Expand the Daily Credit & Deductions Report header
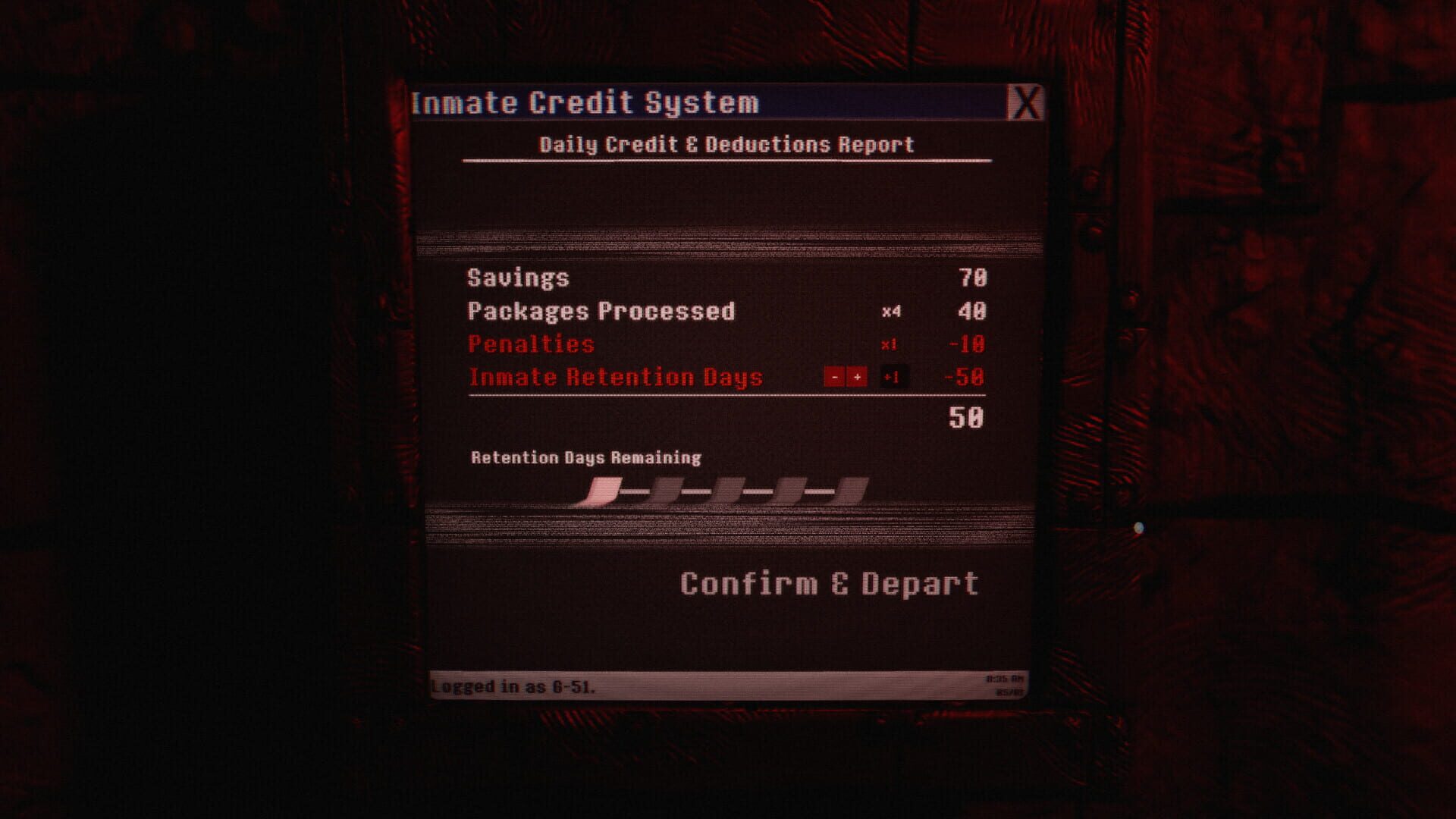This screenshot has width=1456, height=819. pyautogui.click(x=727, y=143)
